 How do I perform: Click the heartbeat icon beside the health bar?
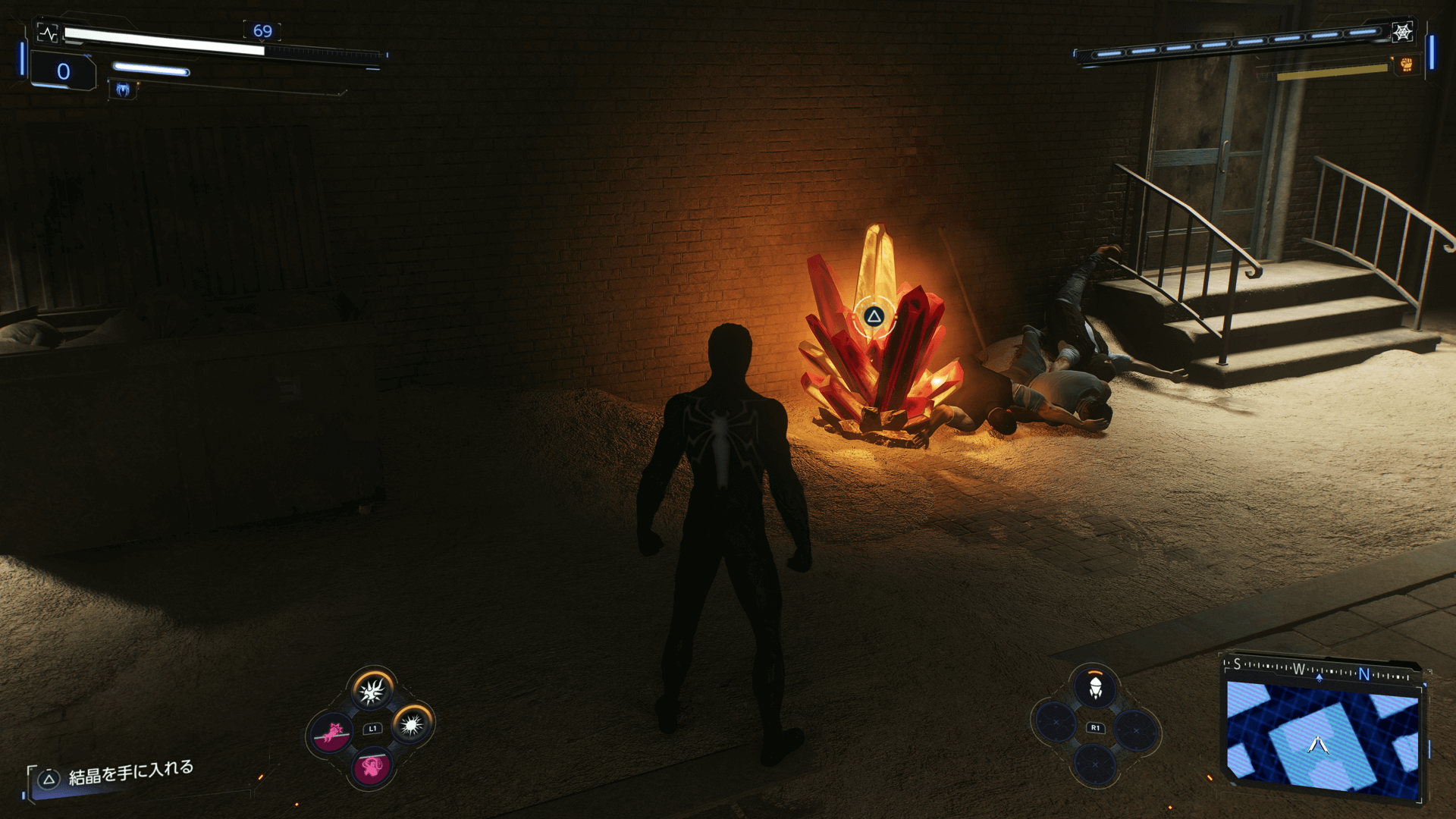pos(48,33)
